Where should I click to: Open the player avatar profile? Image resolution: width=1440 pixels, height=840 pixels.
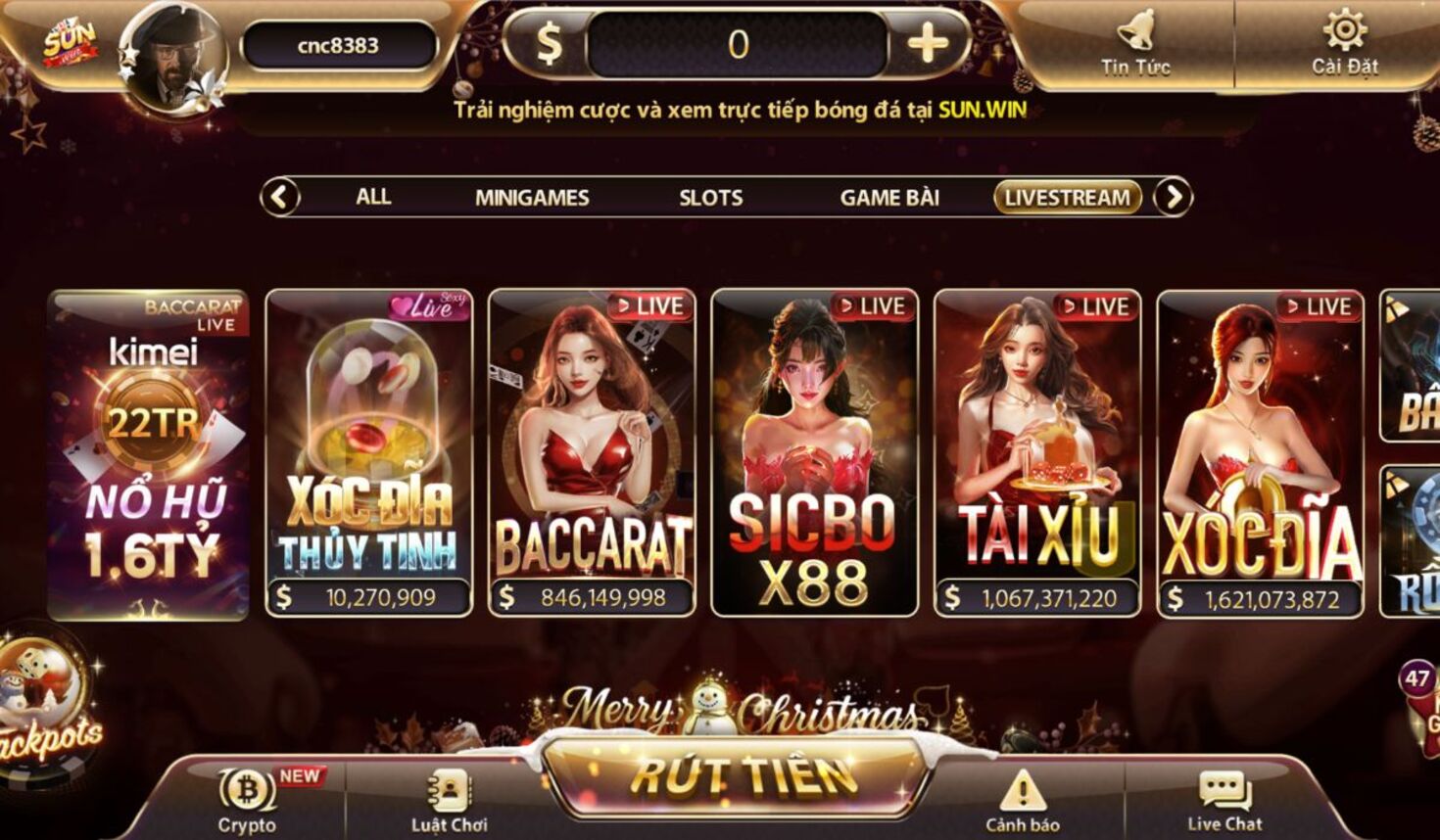(173, 57)
